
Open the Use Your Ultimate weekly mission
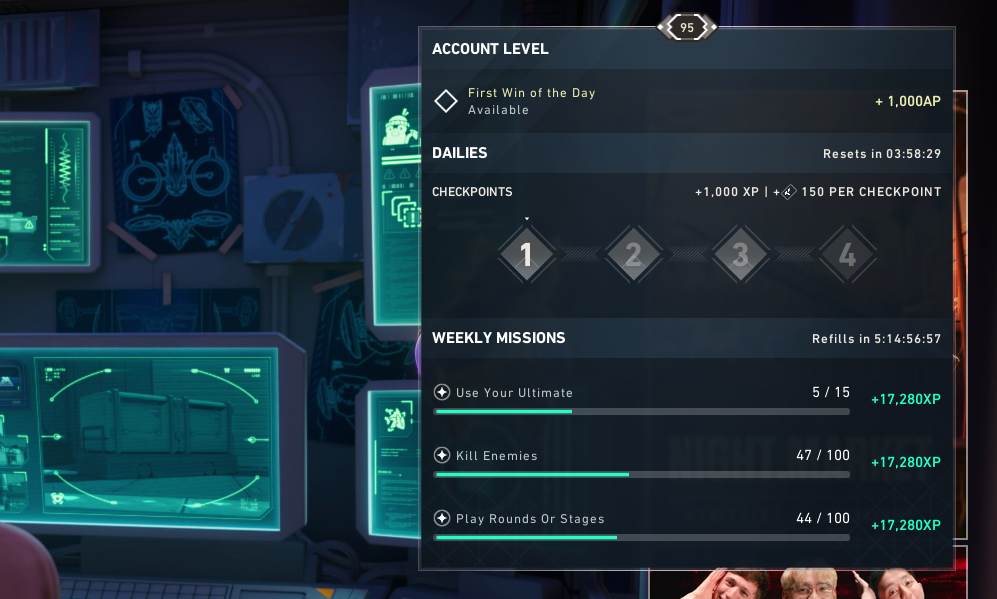pyautogui.click(x=687, y=398)
